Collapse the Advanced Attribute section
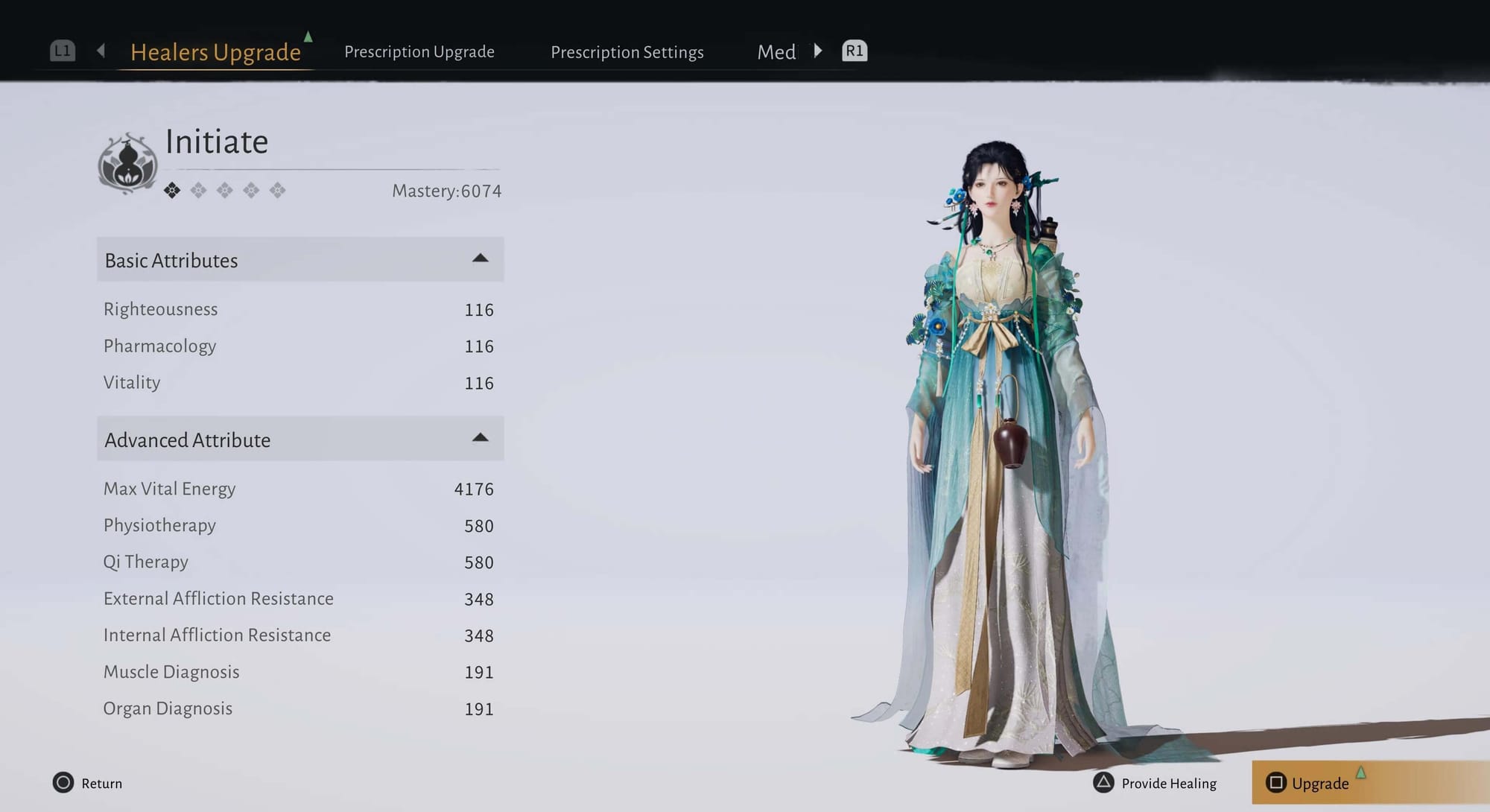The width and height of the screenshot is (1490, 812). click(x=480, y=439)
